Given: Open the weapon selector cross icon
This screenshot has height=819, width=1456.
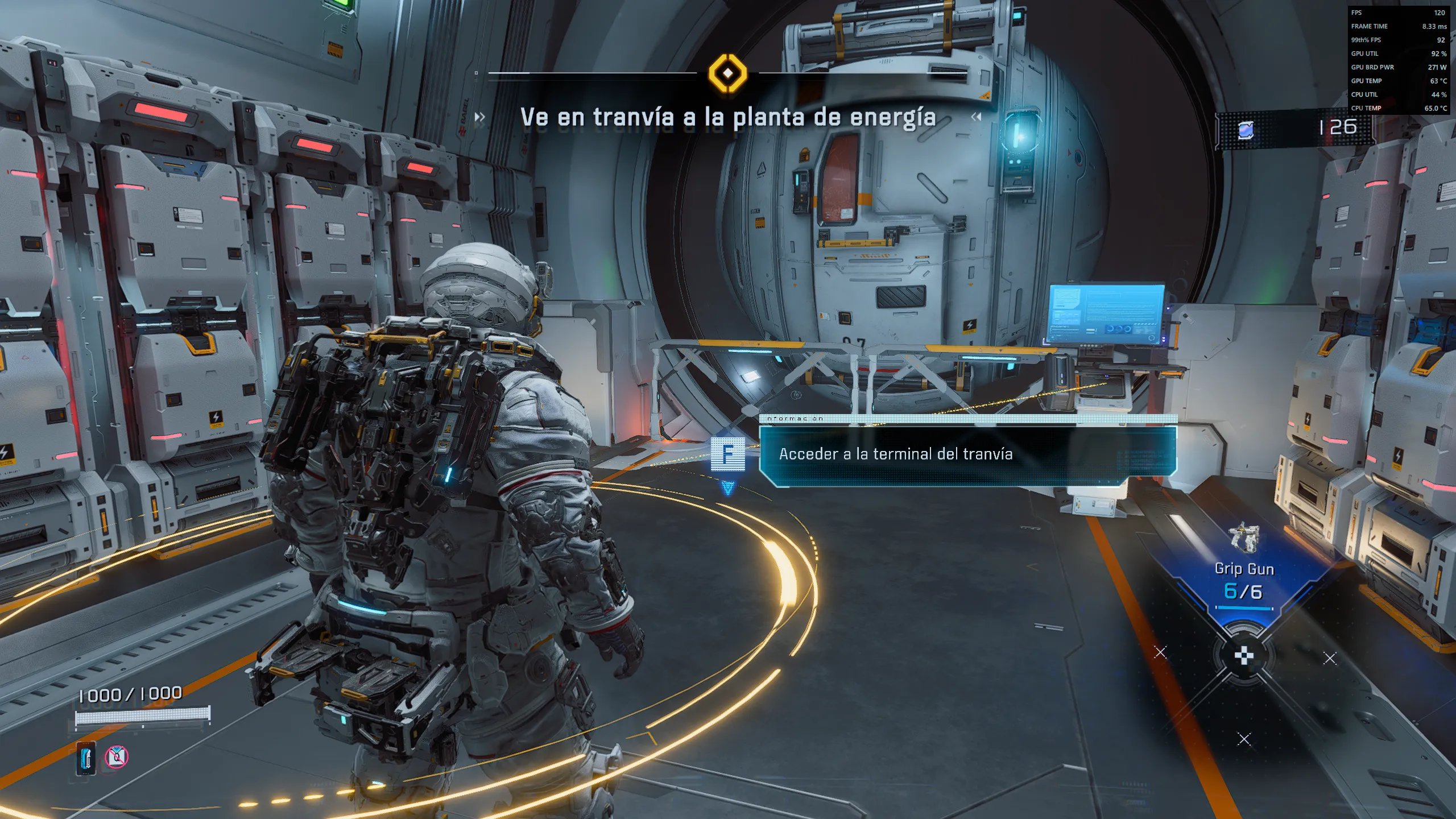Looking at the screenshot, I should [x=1244, y=656].
